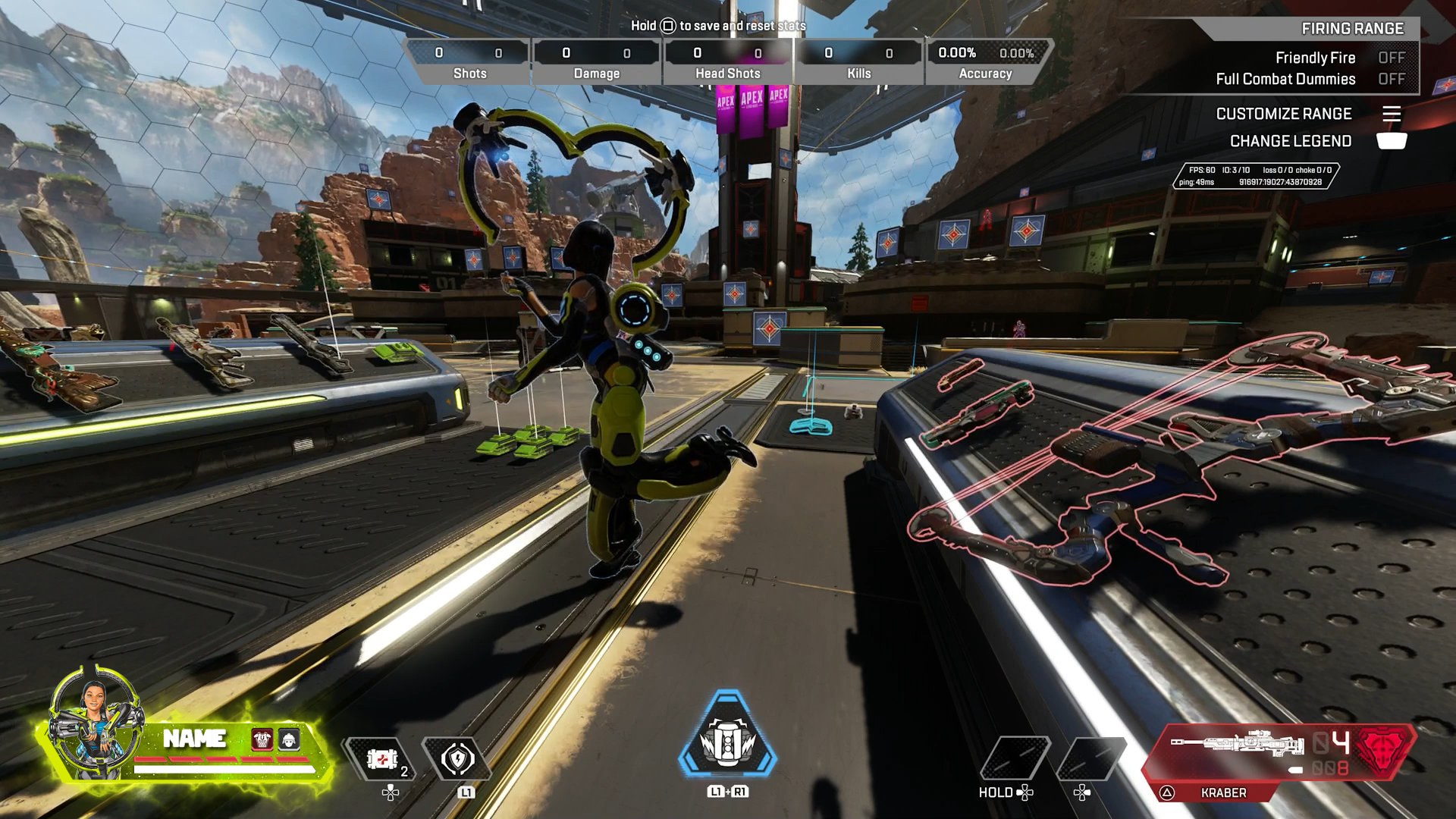Click the character icon next to Change Legend
Viewport: 1456px width, 819px height.
(1394, 142)
